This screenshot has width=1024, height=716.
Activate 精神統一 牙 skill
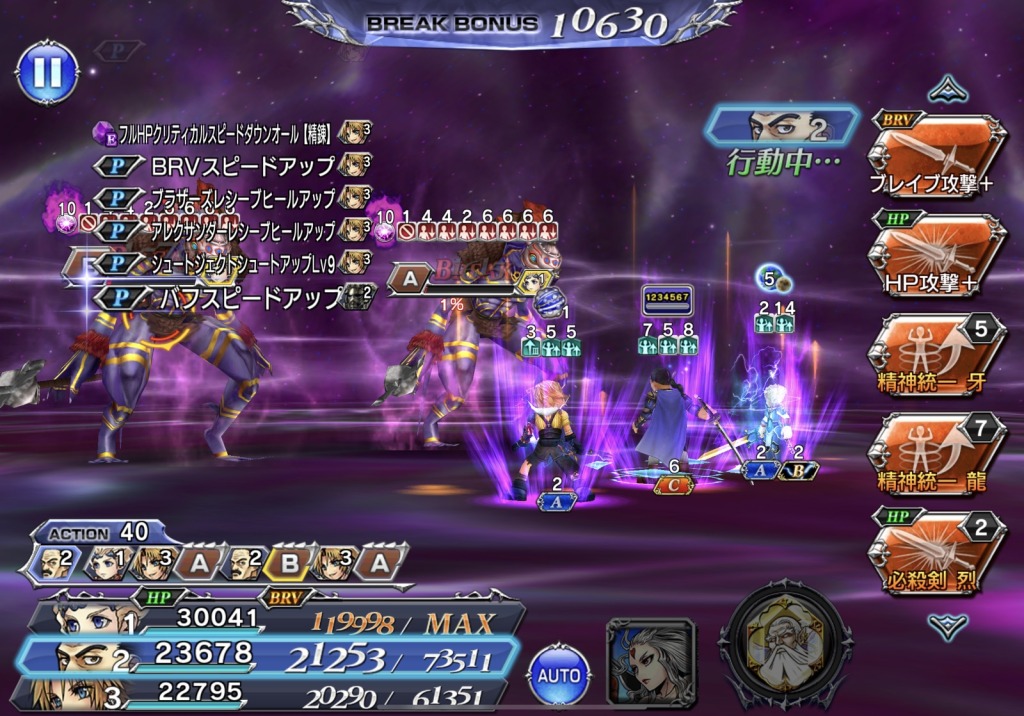point(936,354)
